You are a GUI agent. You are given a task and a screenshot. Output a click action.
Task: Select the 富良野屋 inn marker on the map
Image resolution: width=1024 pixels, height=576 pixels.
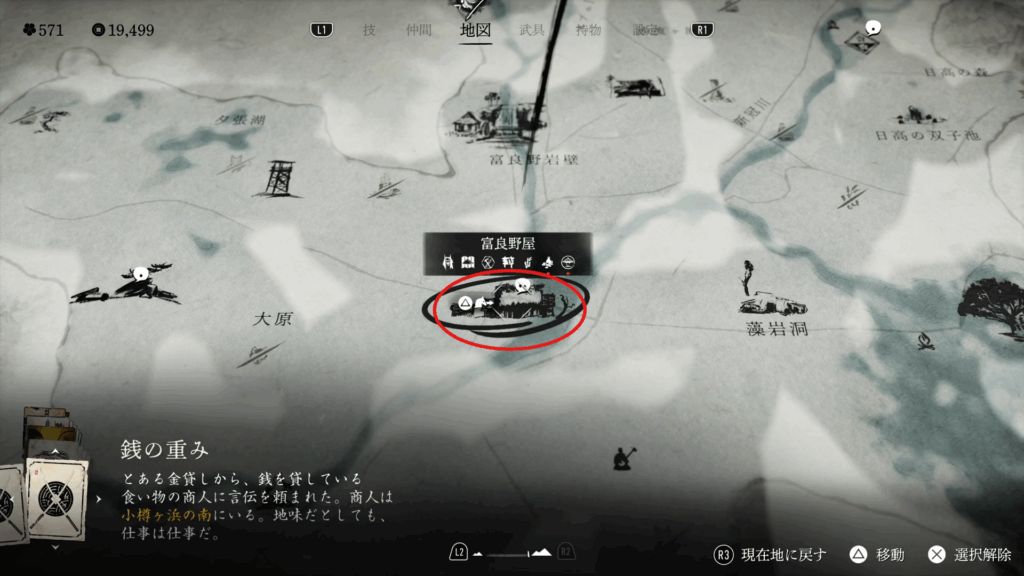507,305
